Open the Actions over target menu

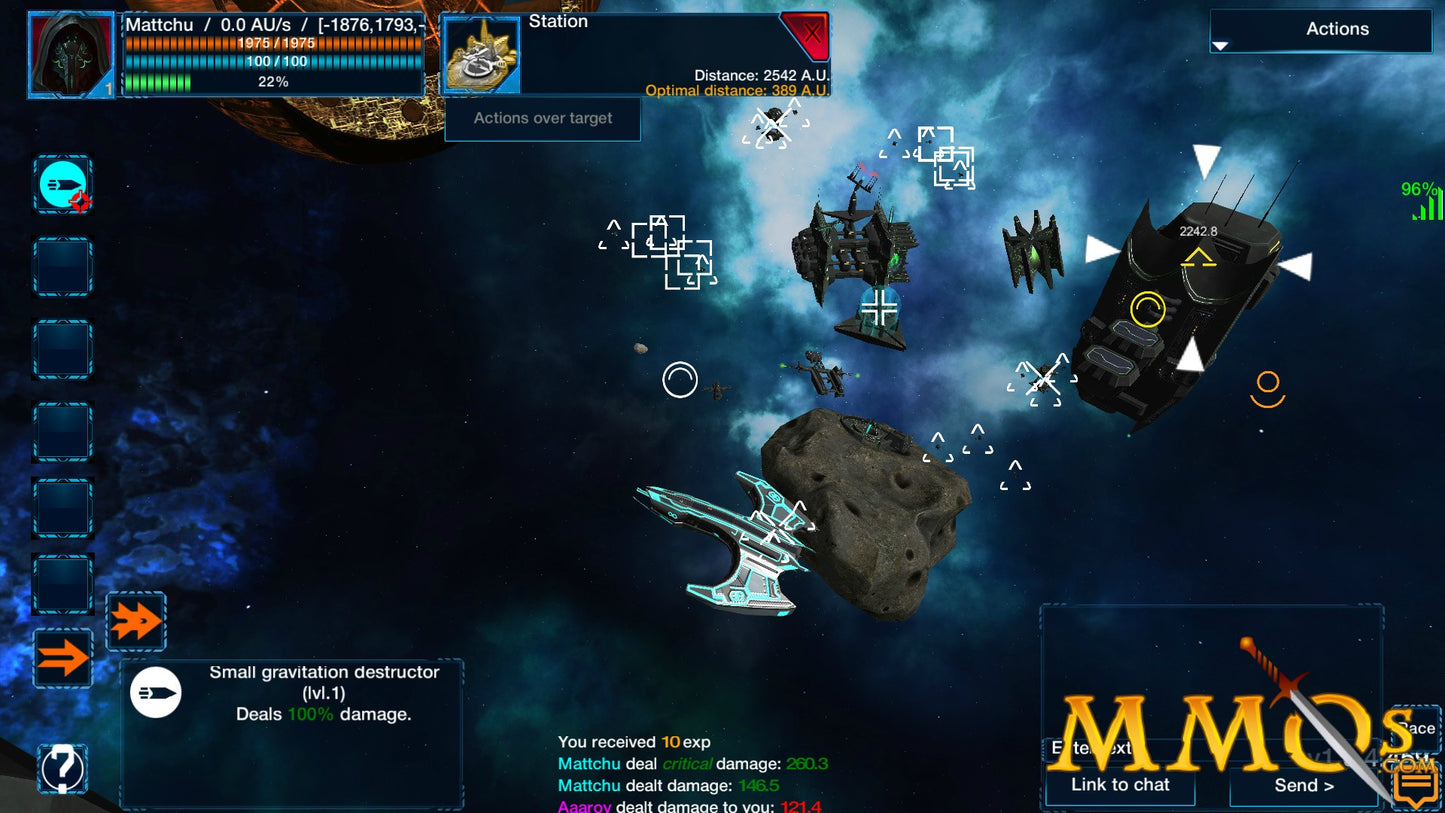542,118
